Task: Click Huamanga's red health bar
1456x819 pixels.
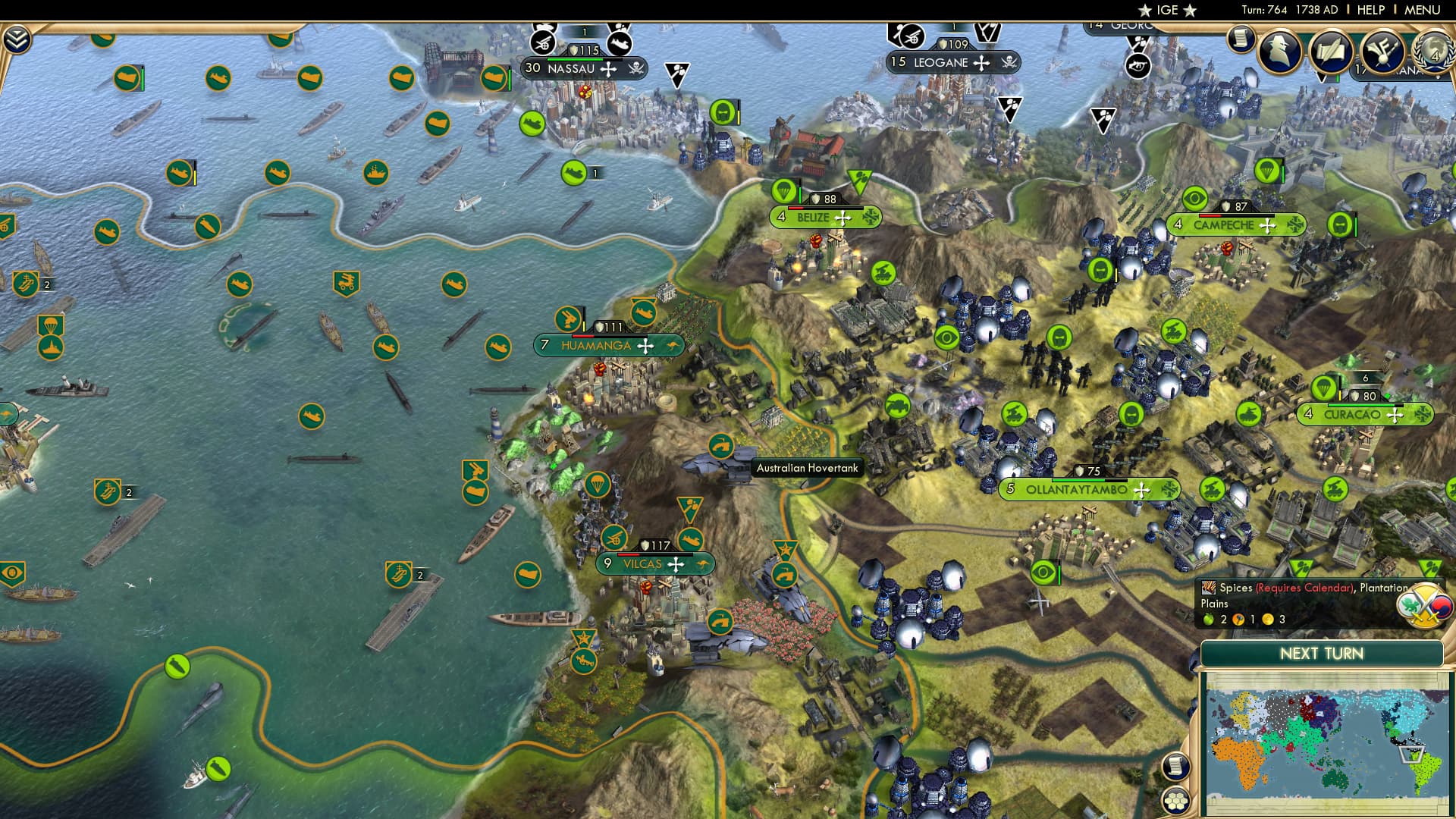Action: coord(582,336)
